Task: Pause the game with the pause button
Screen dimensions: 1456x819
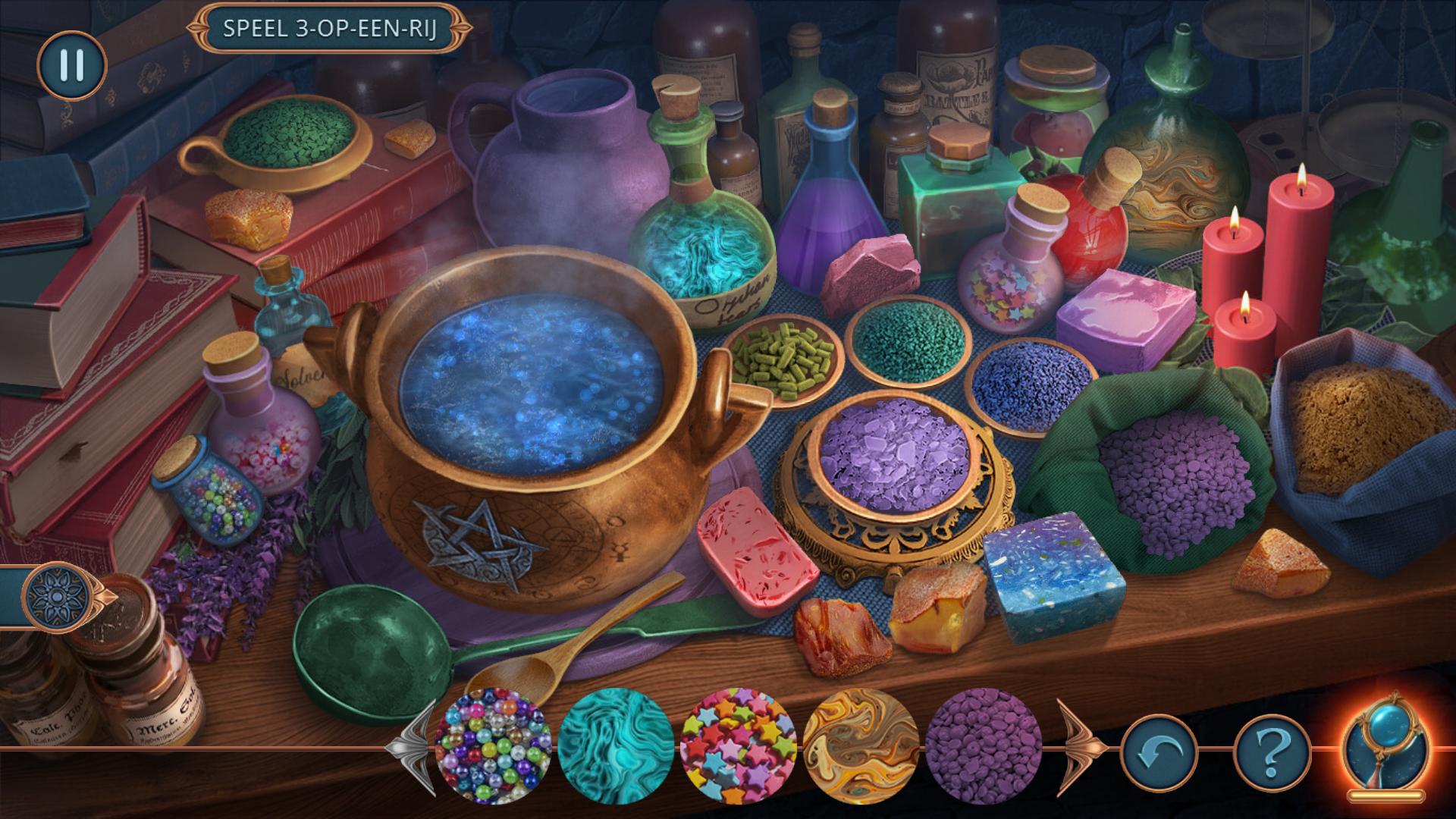Action: click(x=71, y=65)
